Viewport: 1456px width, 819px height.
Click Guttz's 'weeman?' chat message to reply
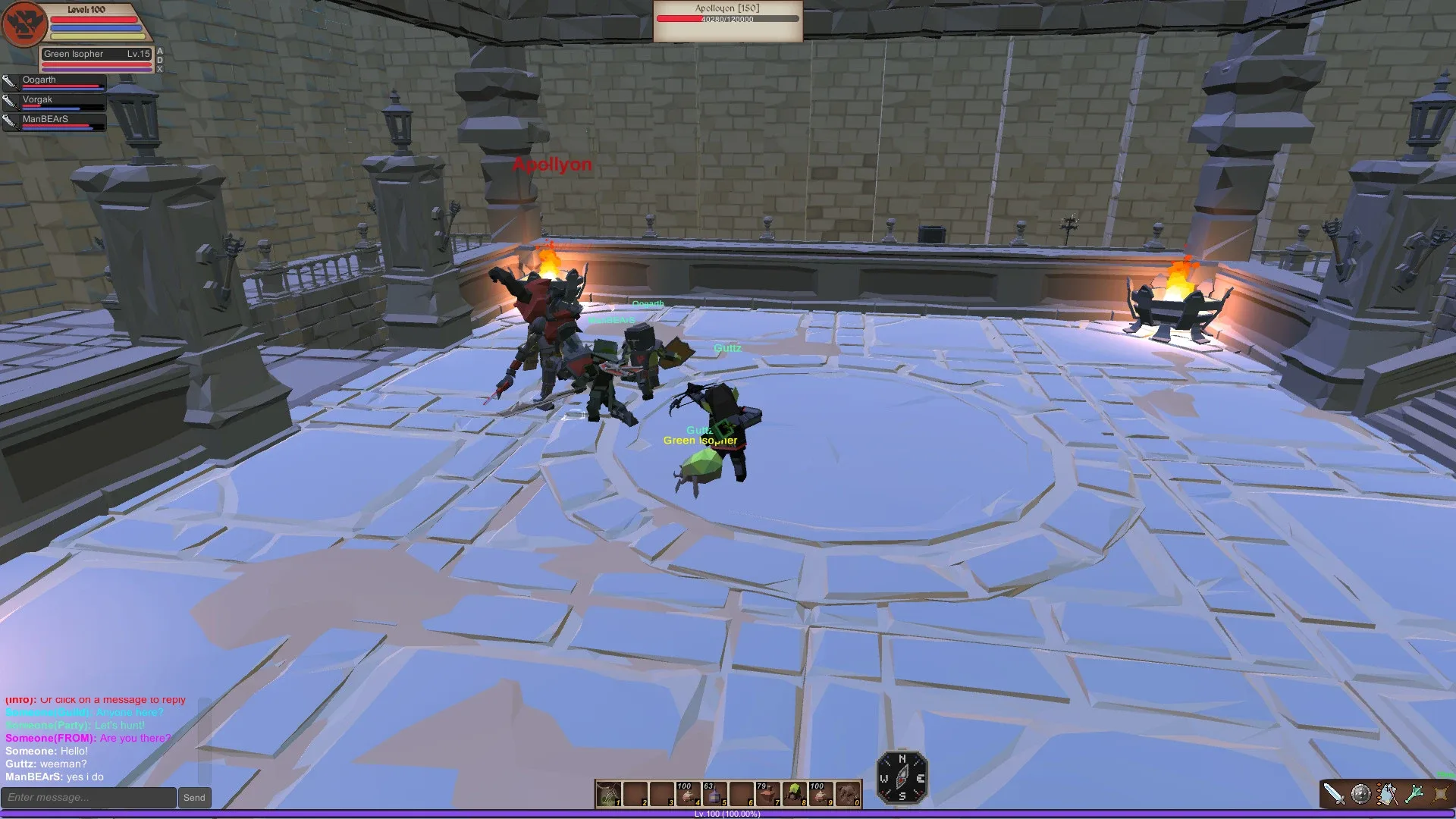click(x=45, y=764)
